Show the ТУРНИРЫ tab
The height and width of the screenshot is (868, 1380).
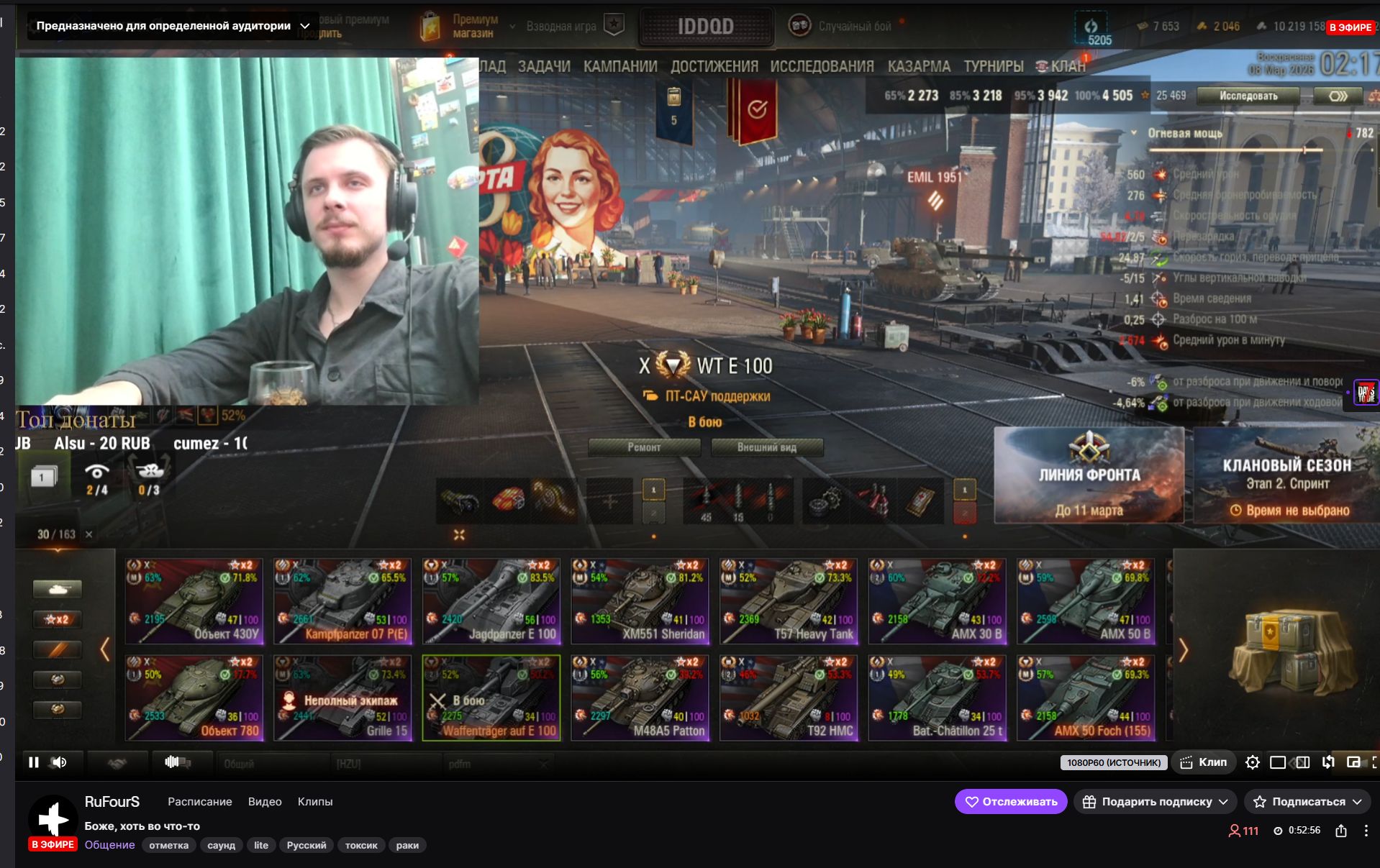point(994,67)
